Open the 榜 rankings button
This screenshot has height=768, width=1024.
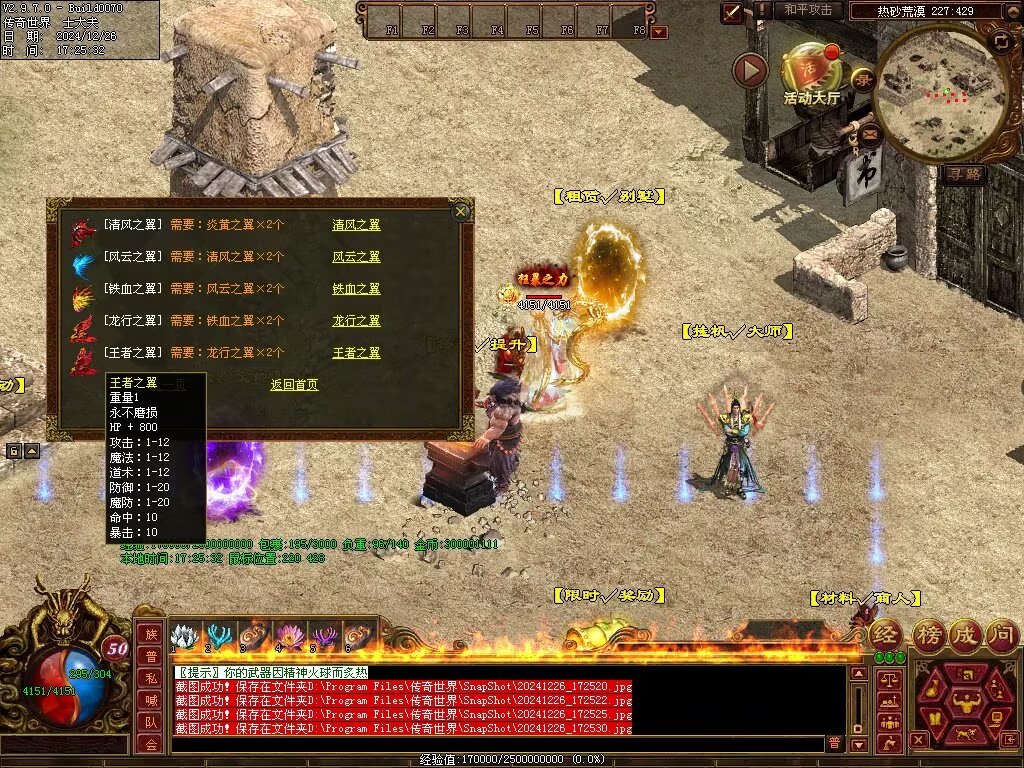930,634
